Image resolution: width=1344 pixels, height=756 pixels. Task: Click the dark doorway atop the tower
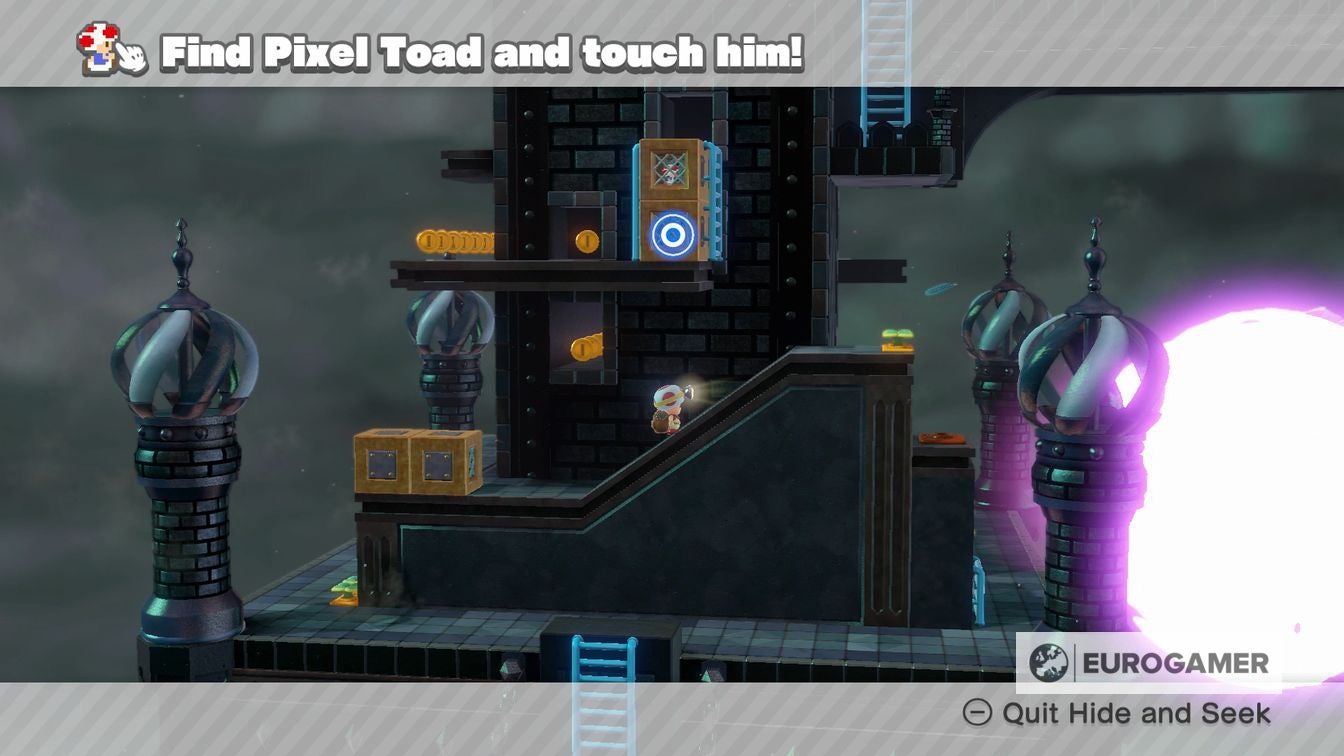[x=690, y=112]
